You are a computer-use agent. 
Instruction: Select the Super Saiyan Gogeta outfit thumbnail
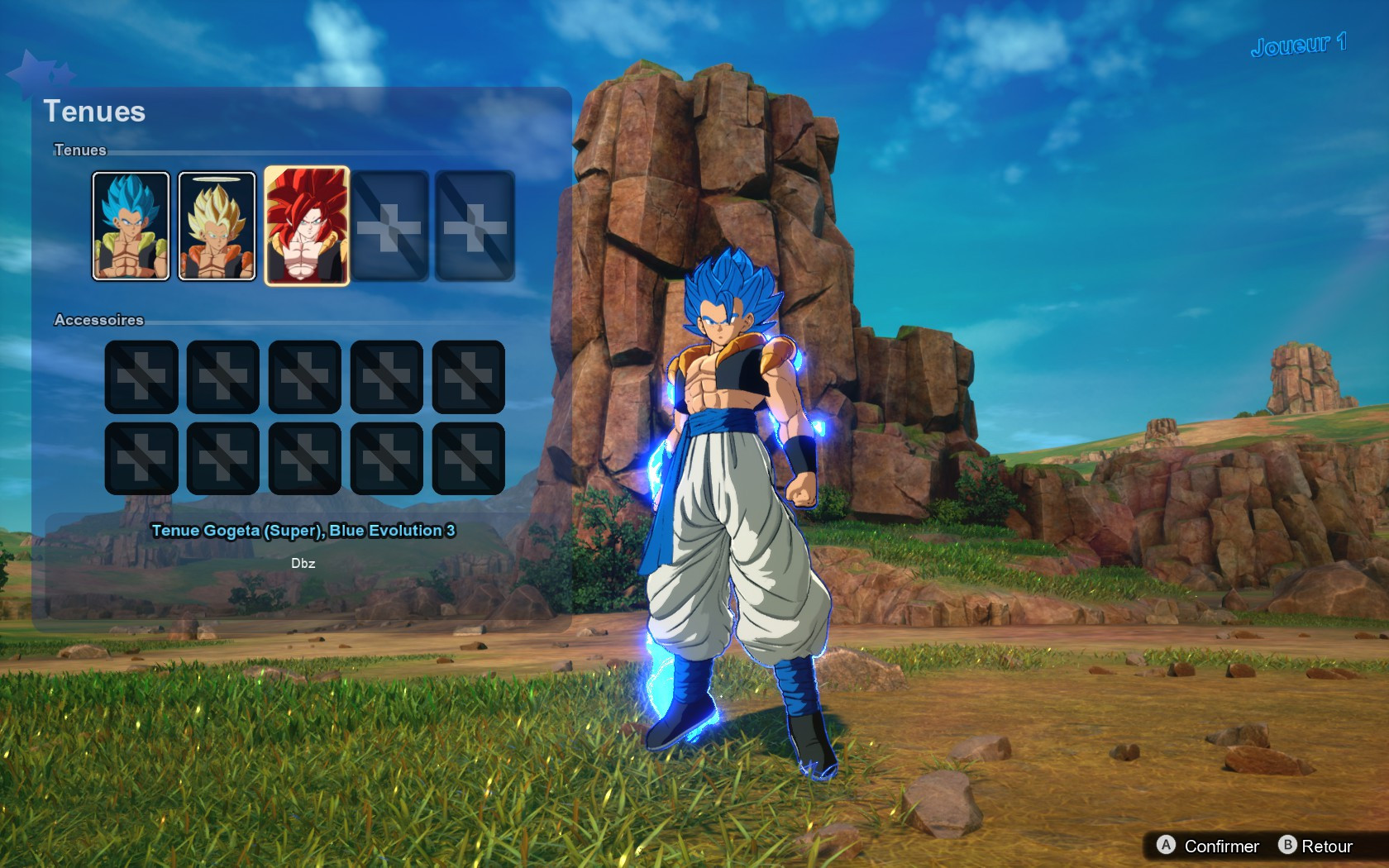217,225
